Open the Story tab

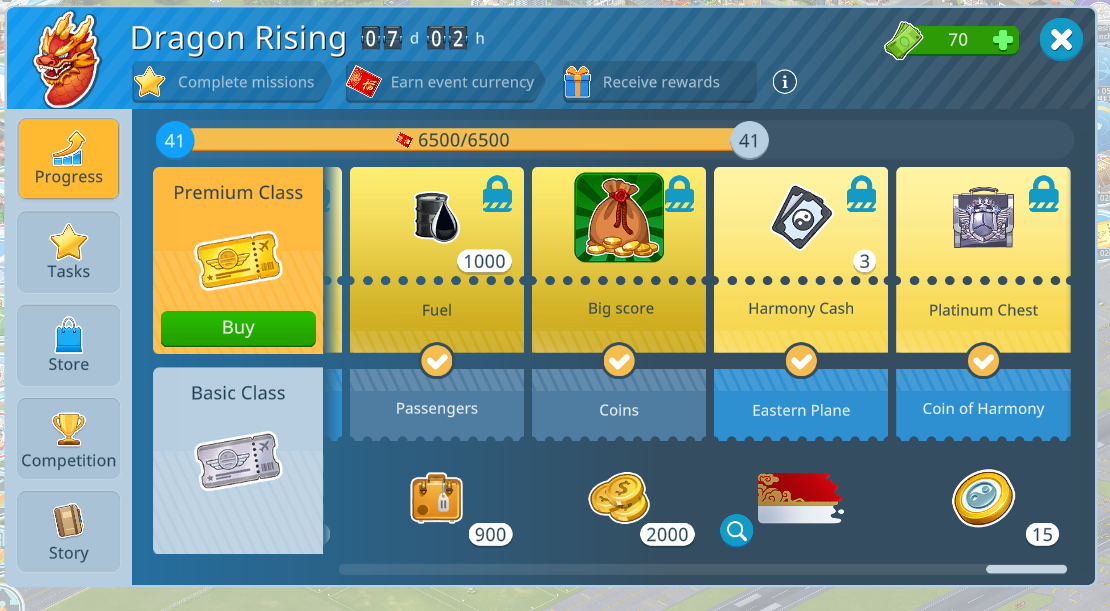68,532
